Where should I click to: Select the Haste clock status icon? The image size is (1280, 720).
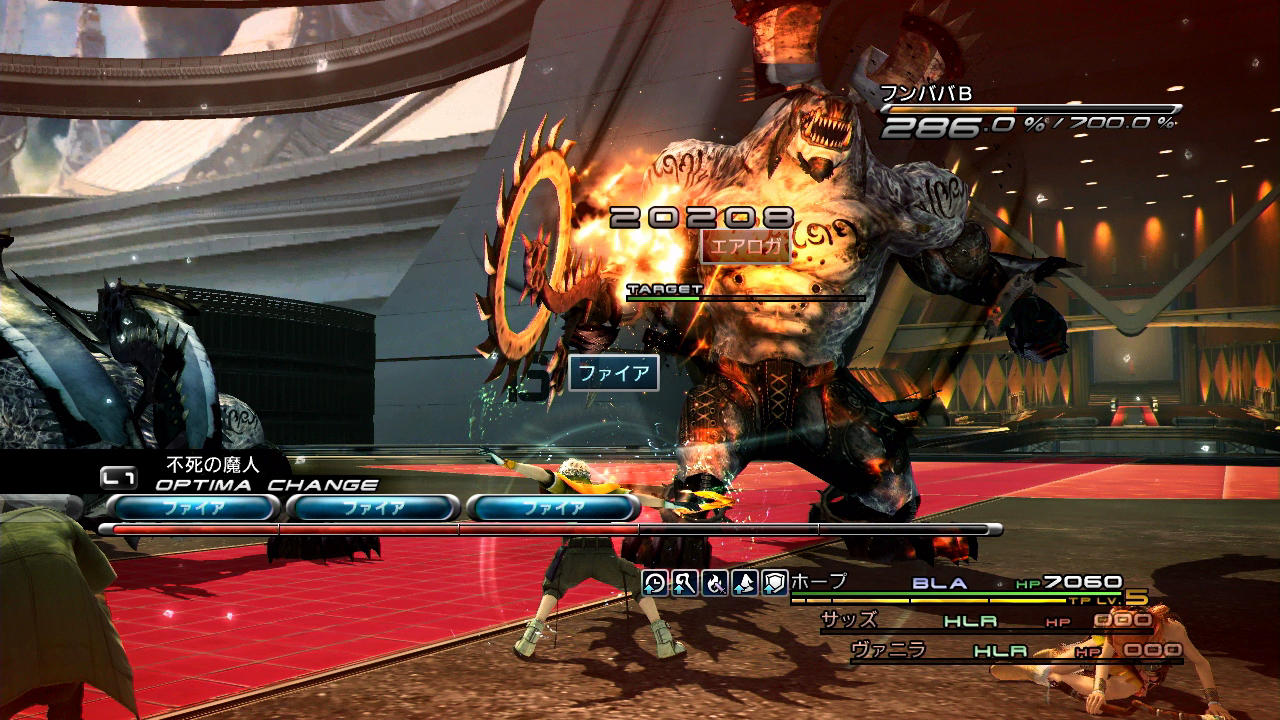coord(654,584)
